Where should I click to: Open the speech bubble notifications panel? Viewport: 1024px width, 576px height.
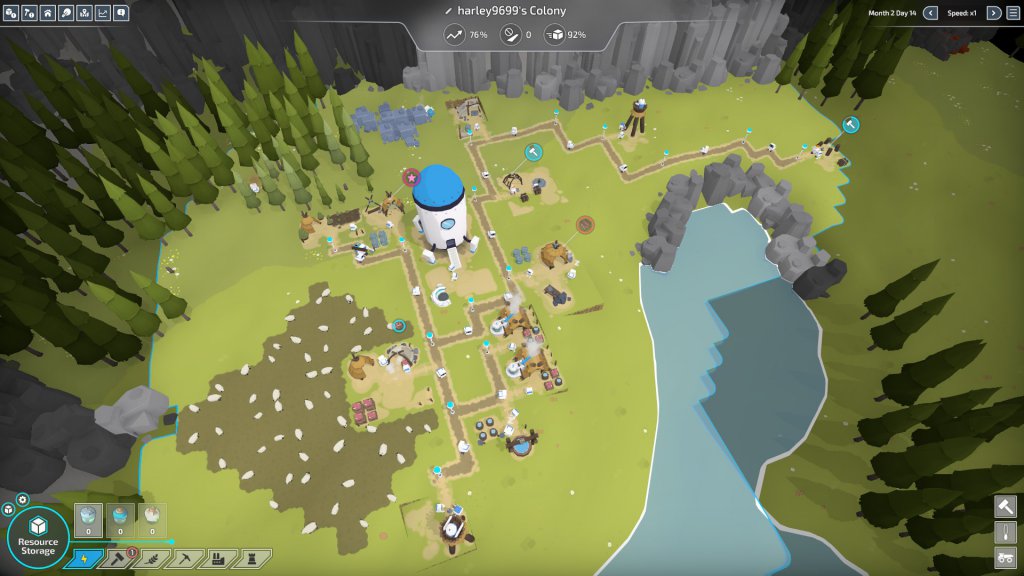121,13
